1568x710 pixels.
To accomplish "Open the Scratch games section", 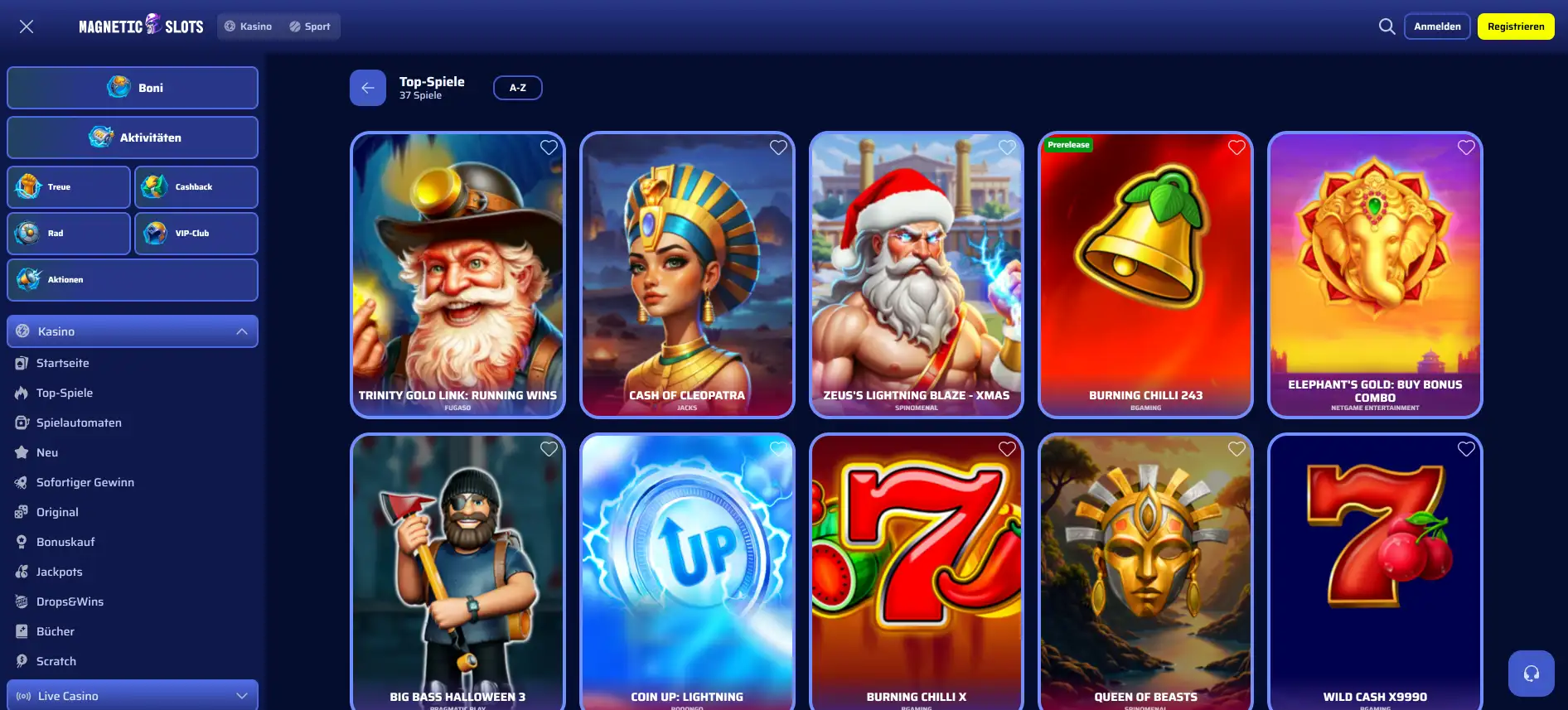I will point(56,661).
